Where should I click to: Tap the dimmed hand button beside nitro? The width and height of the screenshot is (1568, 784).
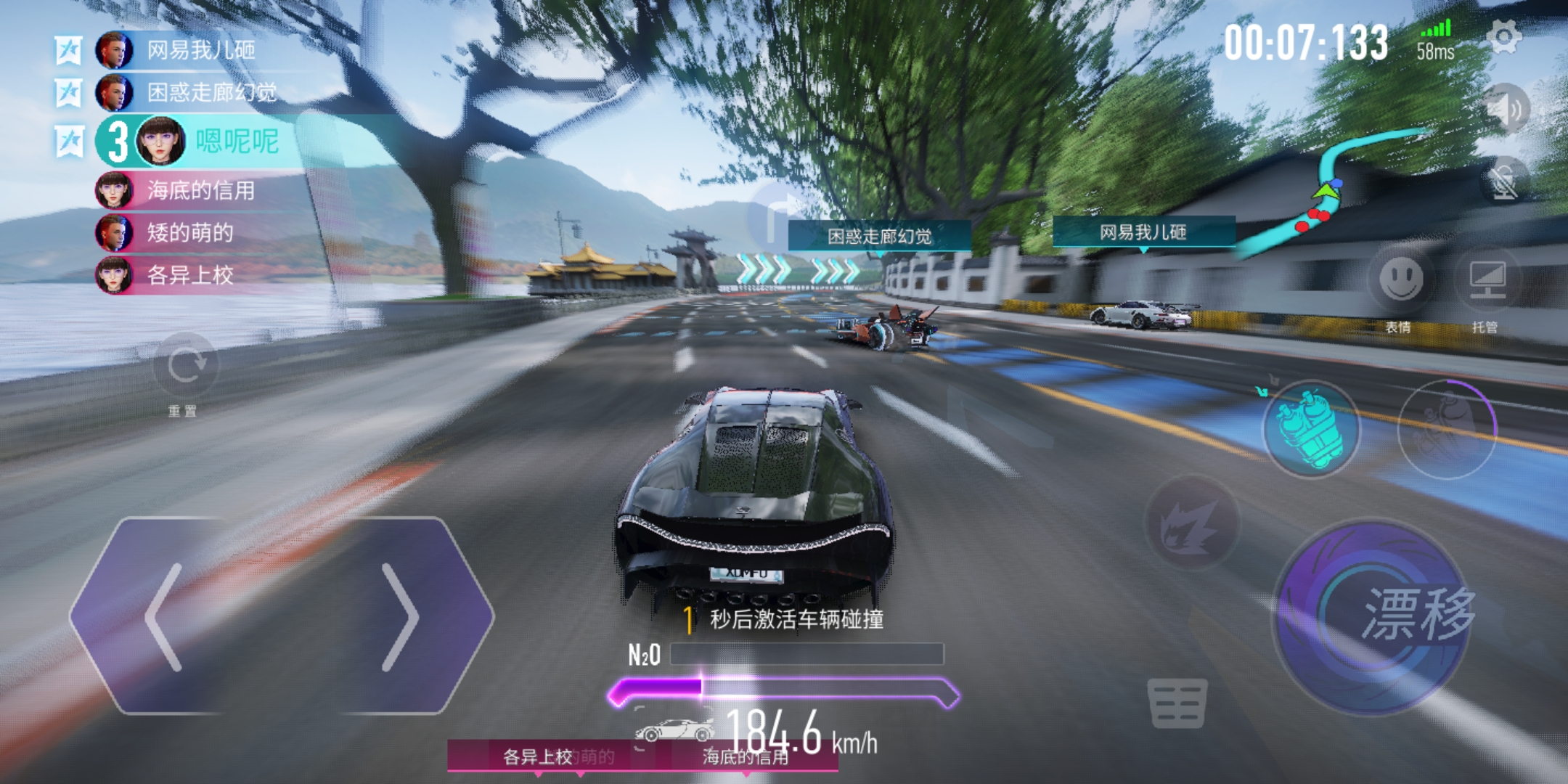click(x=1445, y=428)
